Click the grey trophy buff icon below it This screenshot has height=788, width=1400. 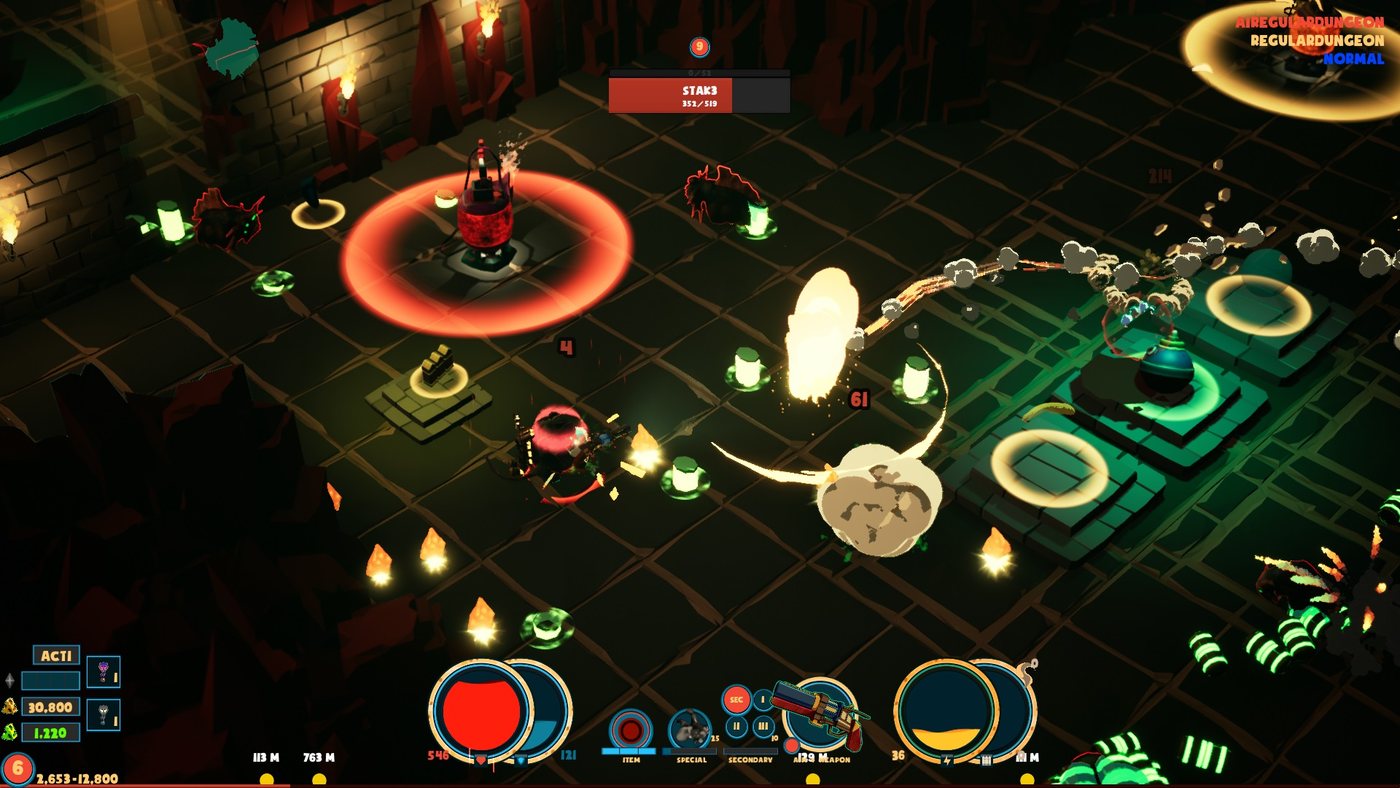click(x=104, y=713)
